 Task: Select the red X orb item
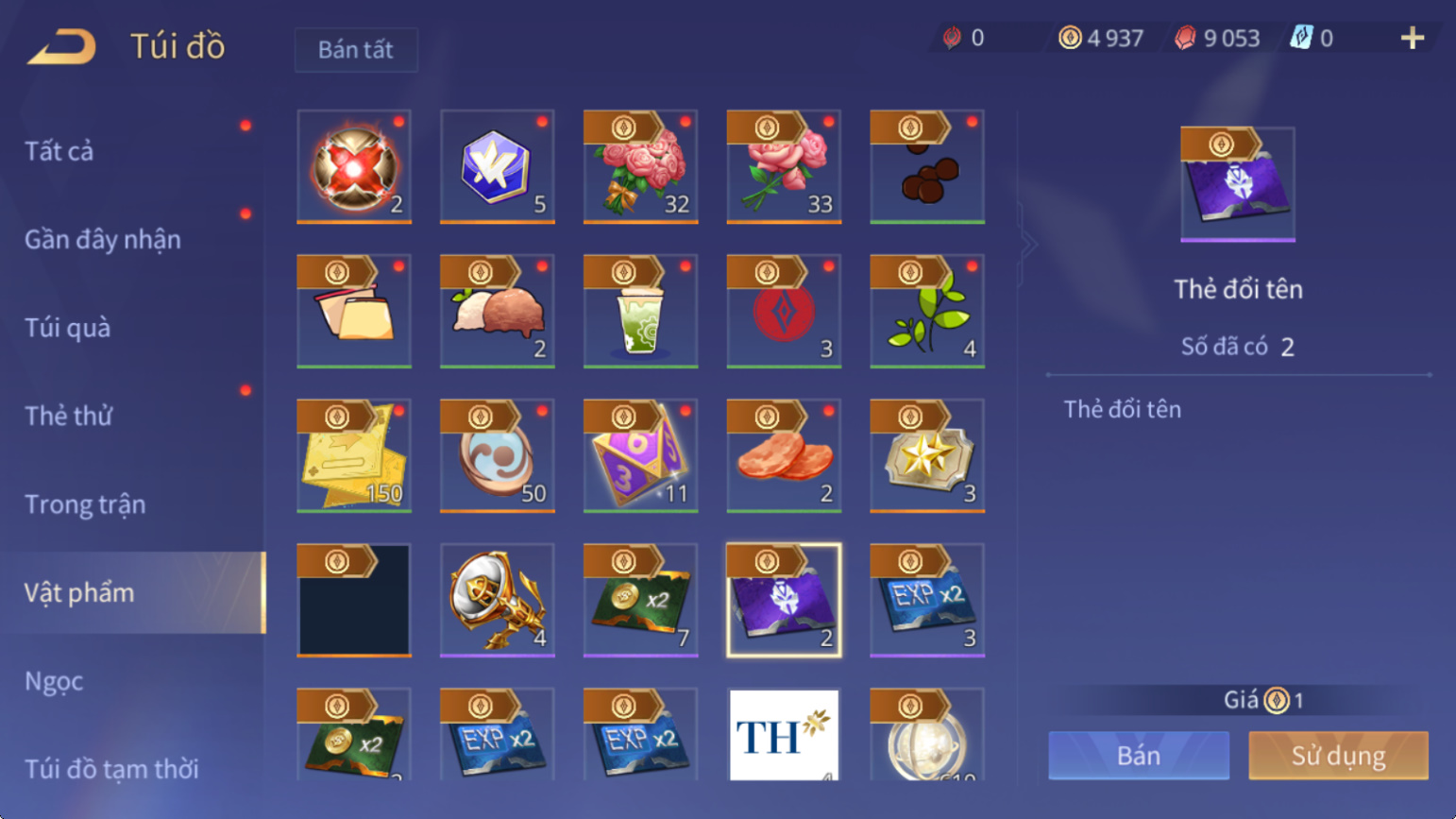(354, 166)
